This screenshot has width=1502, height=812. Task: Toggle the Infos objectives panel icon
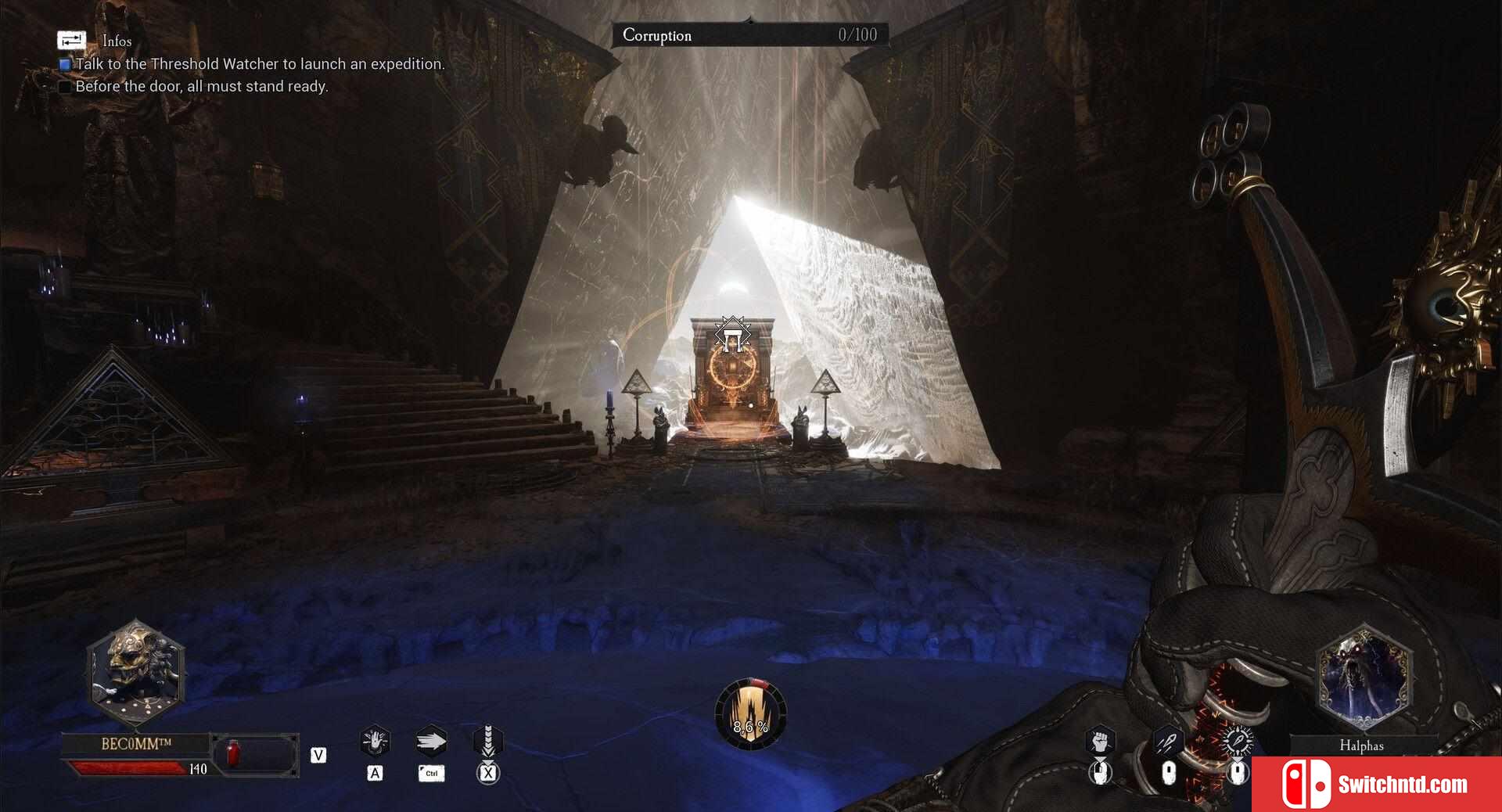pos(71,40)
